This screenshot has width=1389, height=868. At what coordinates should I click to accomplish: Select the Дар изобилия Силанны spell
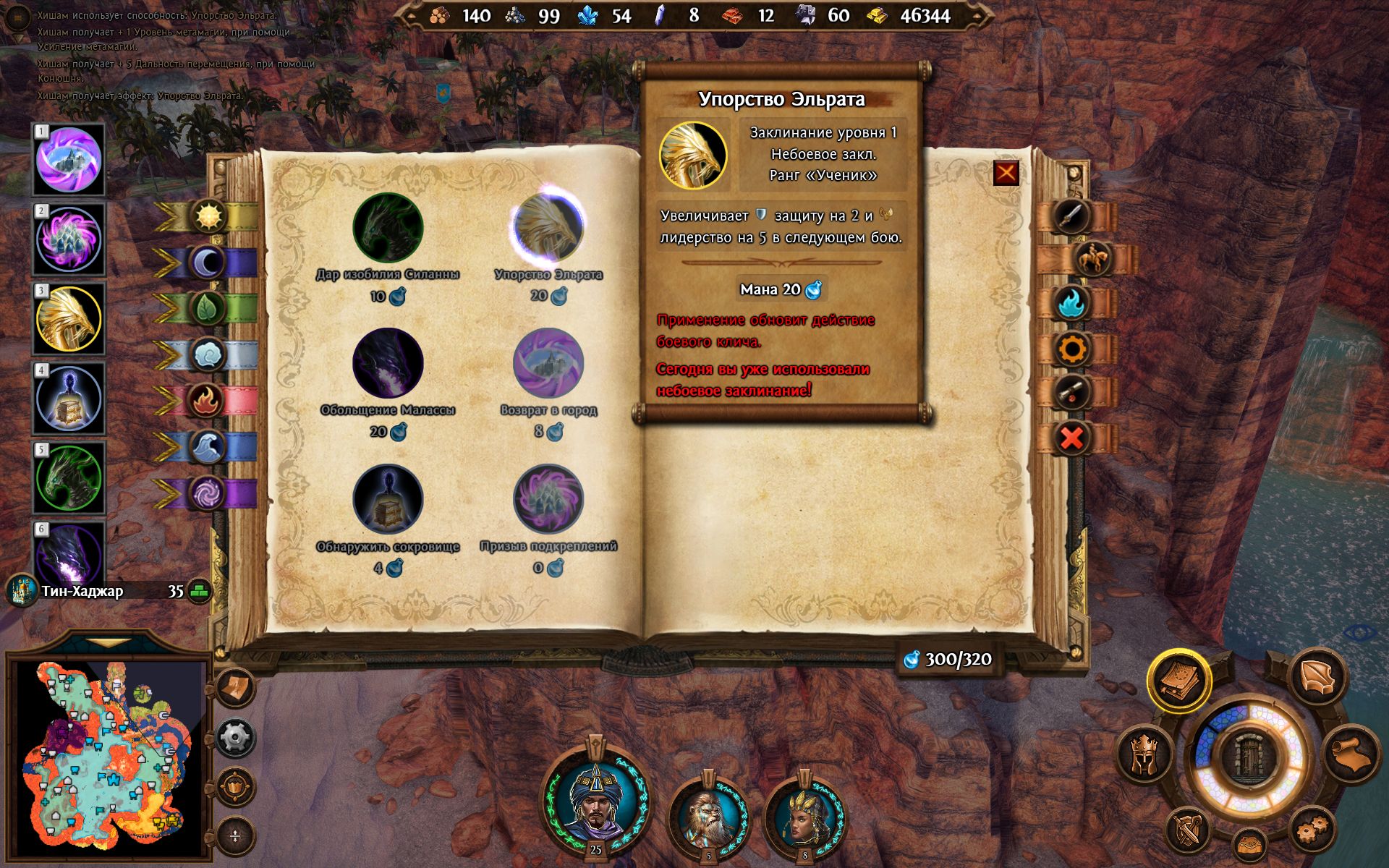tap(388, 227)
